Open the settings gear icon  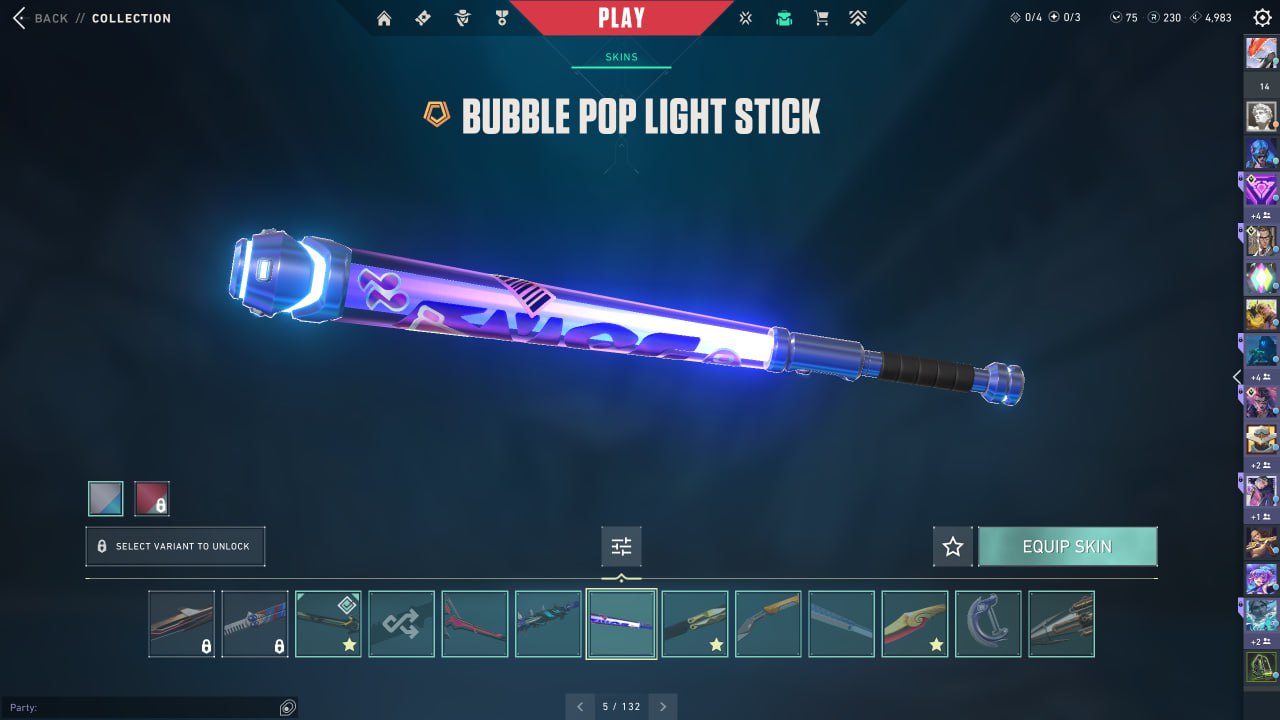pos(1262,18)
